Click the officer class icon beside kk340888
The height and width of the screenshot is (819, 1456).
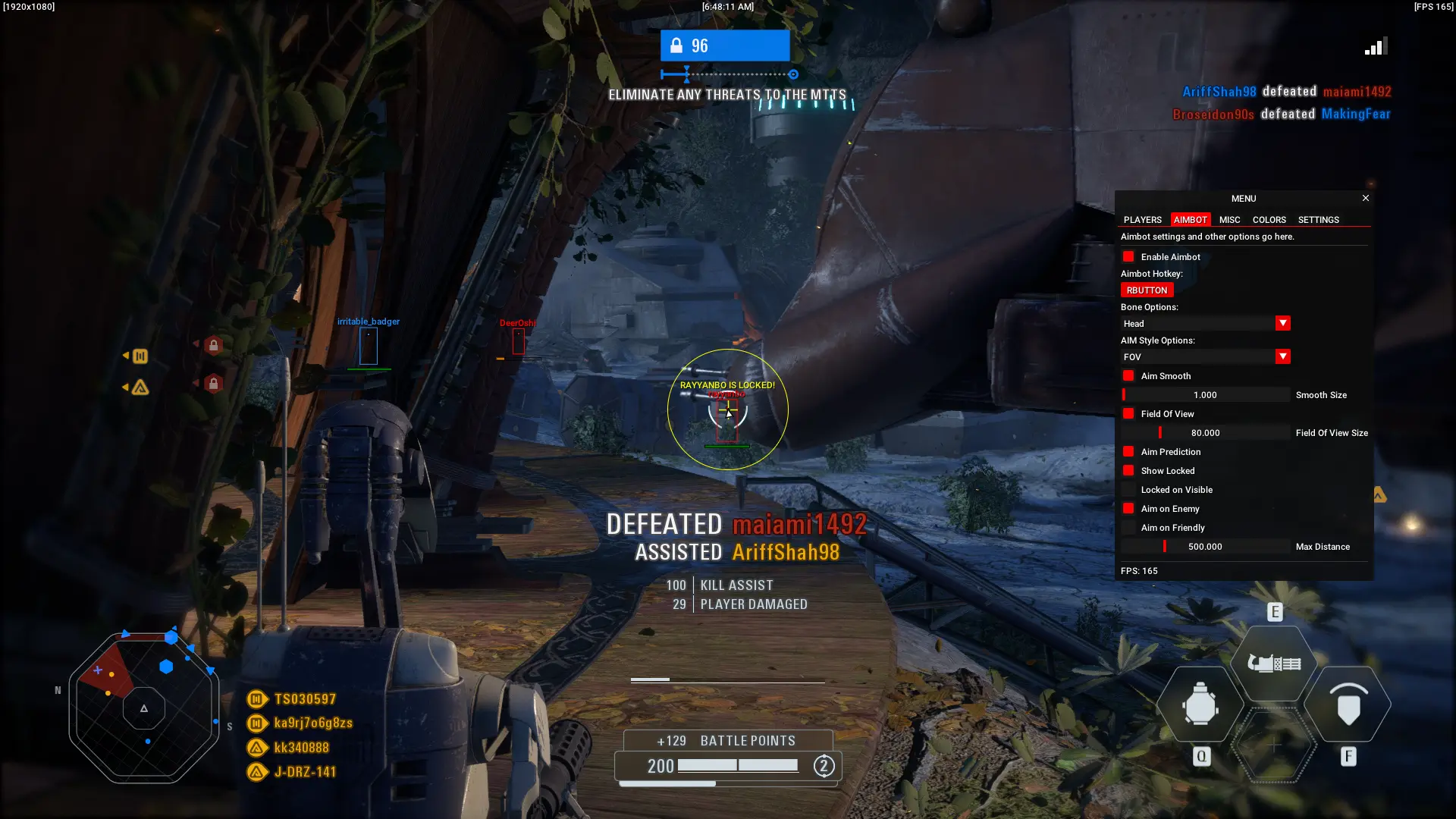point(256,747)
